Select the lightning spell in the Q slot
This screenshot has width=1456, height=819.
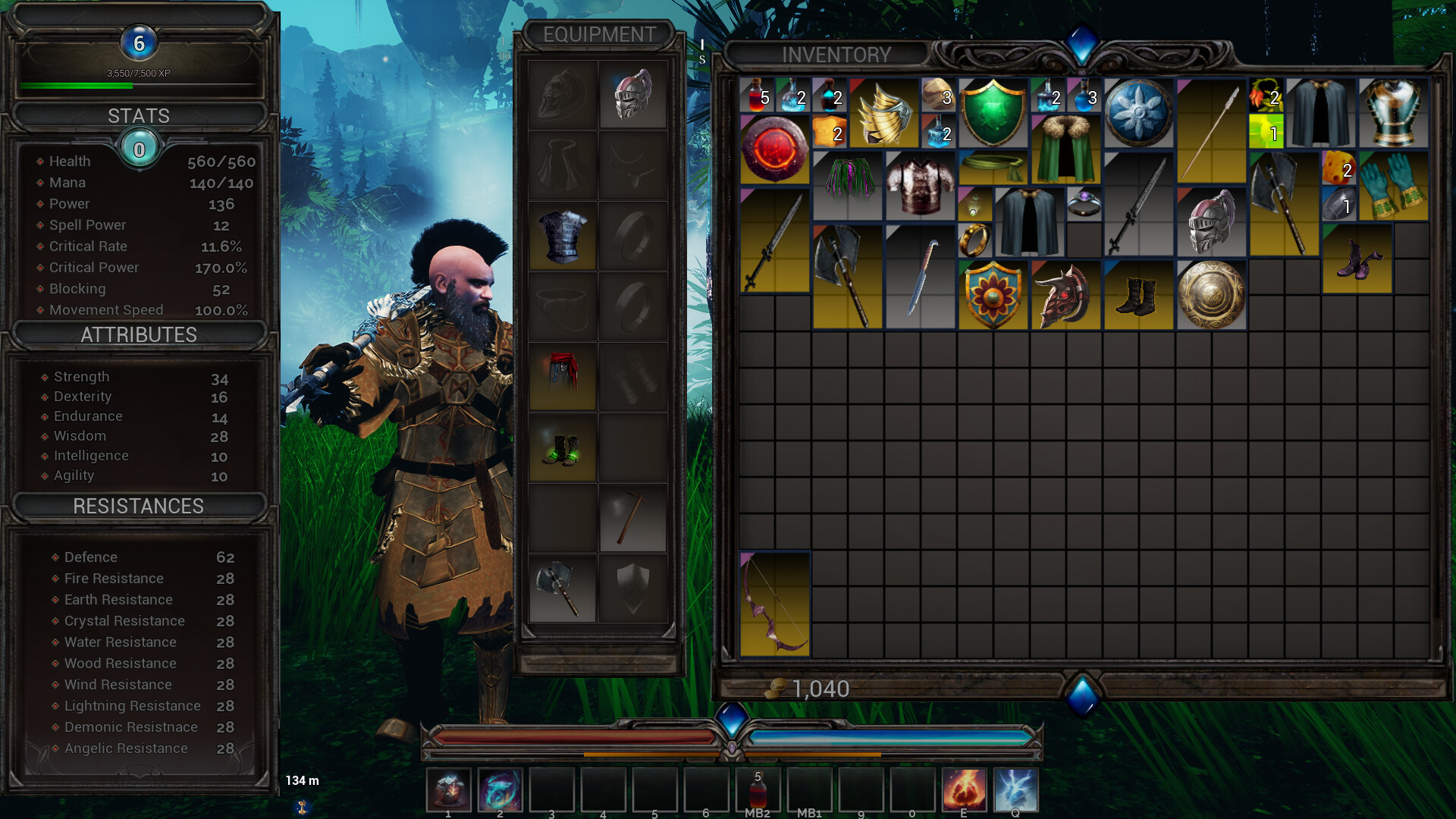tap(1015, 789)
